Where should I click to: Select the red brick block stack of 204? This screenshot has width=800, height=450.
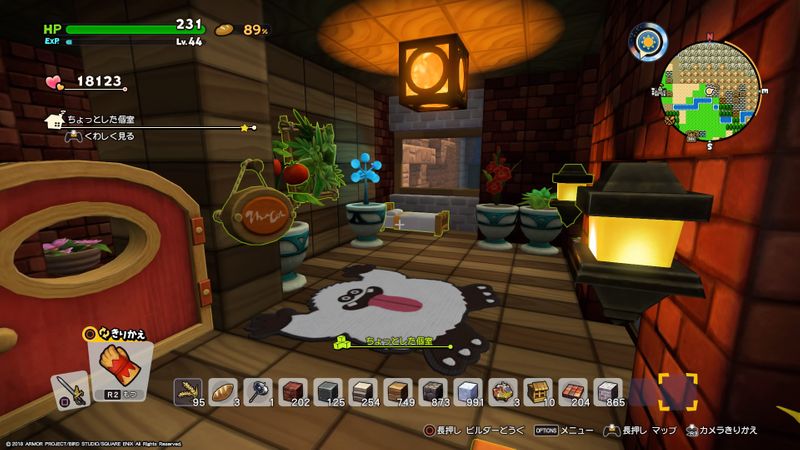[x=573, y=390]
